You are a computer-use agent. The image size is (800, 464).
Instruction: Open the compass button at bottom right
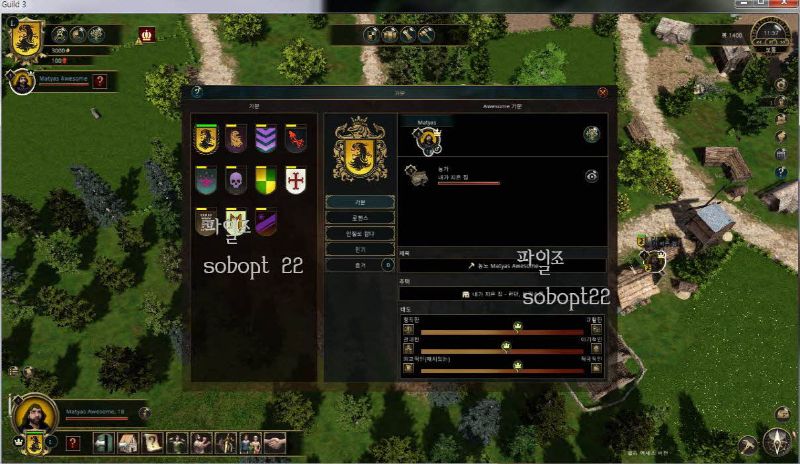(776, 441)
